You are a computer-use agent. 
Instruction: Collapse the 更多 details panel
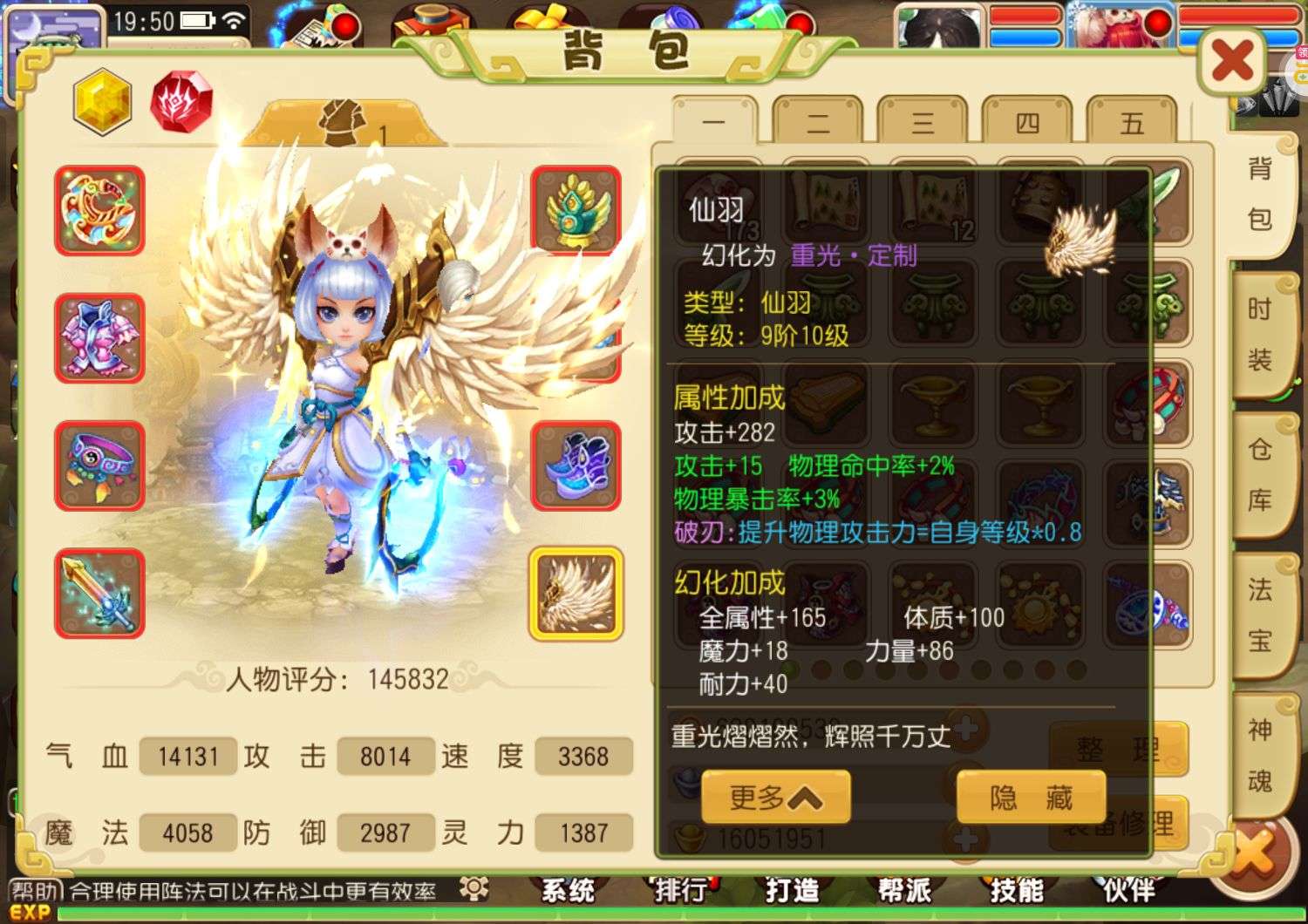coord(774,798)
